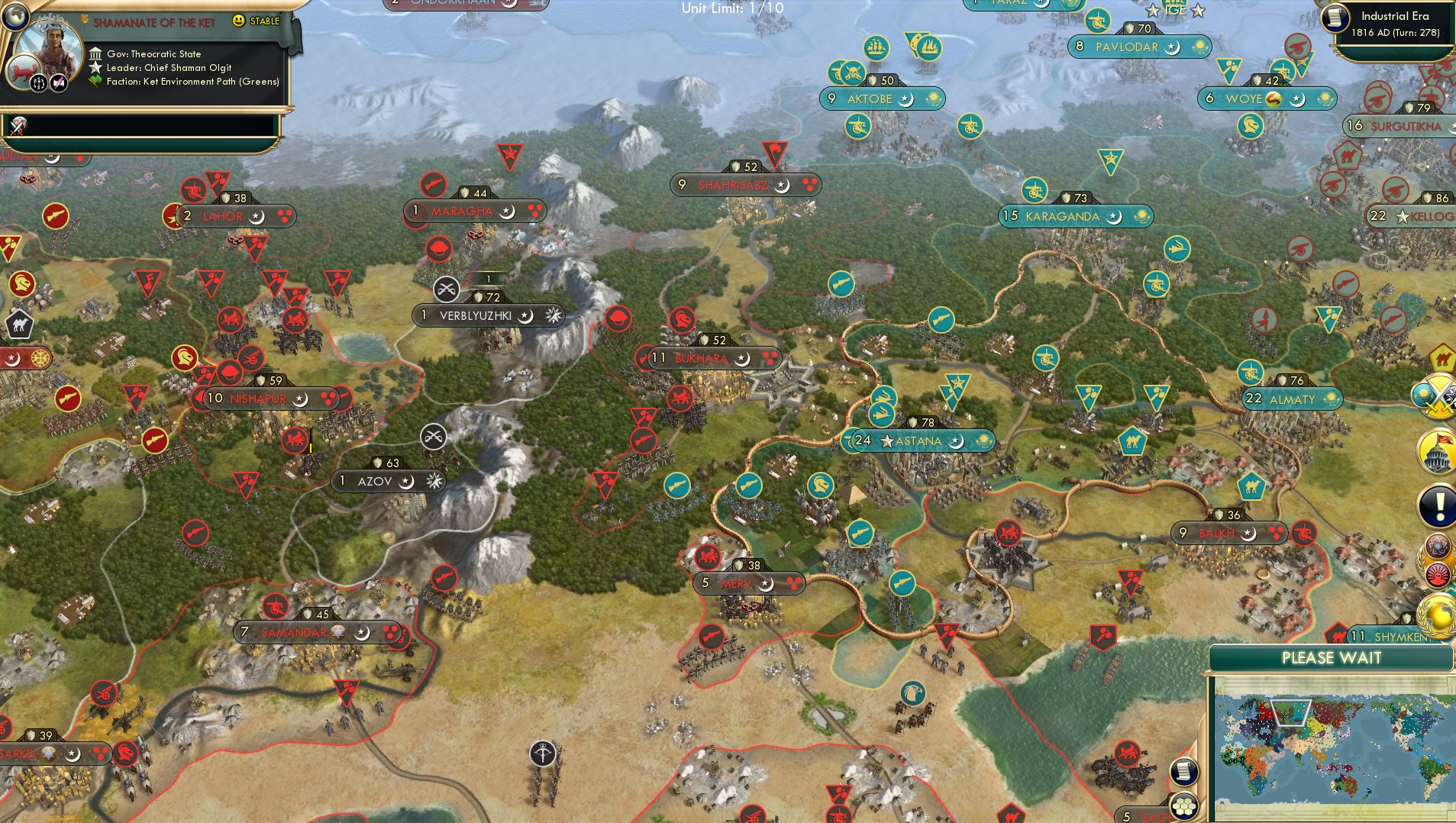Click the globe icon above the leader portrait
Screen dimensions: 1456x823
[x=17, y=17]
